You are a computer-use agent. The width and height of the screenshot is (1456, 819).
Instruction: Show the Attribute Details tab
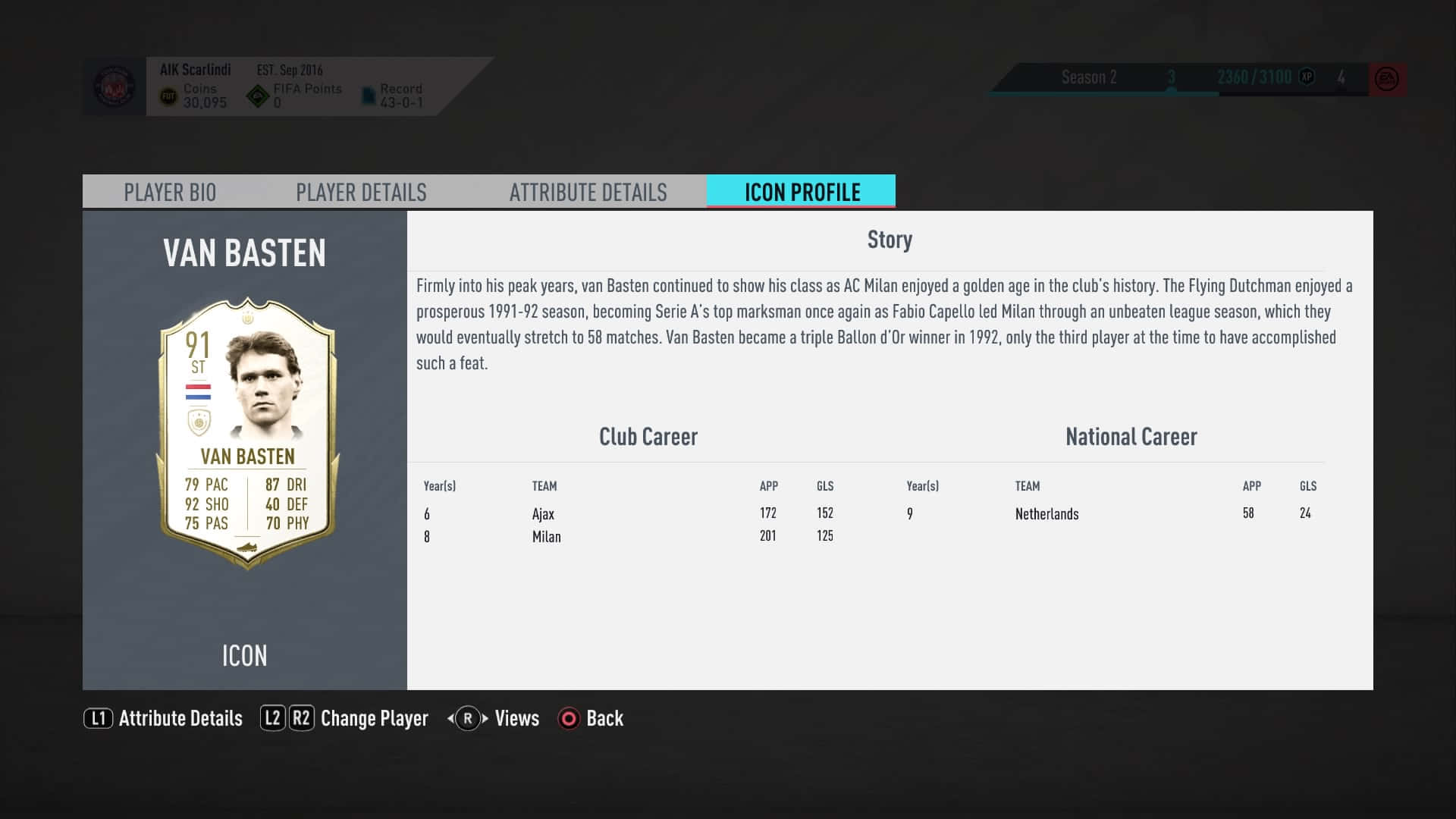point(588,193)
